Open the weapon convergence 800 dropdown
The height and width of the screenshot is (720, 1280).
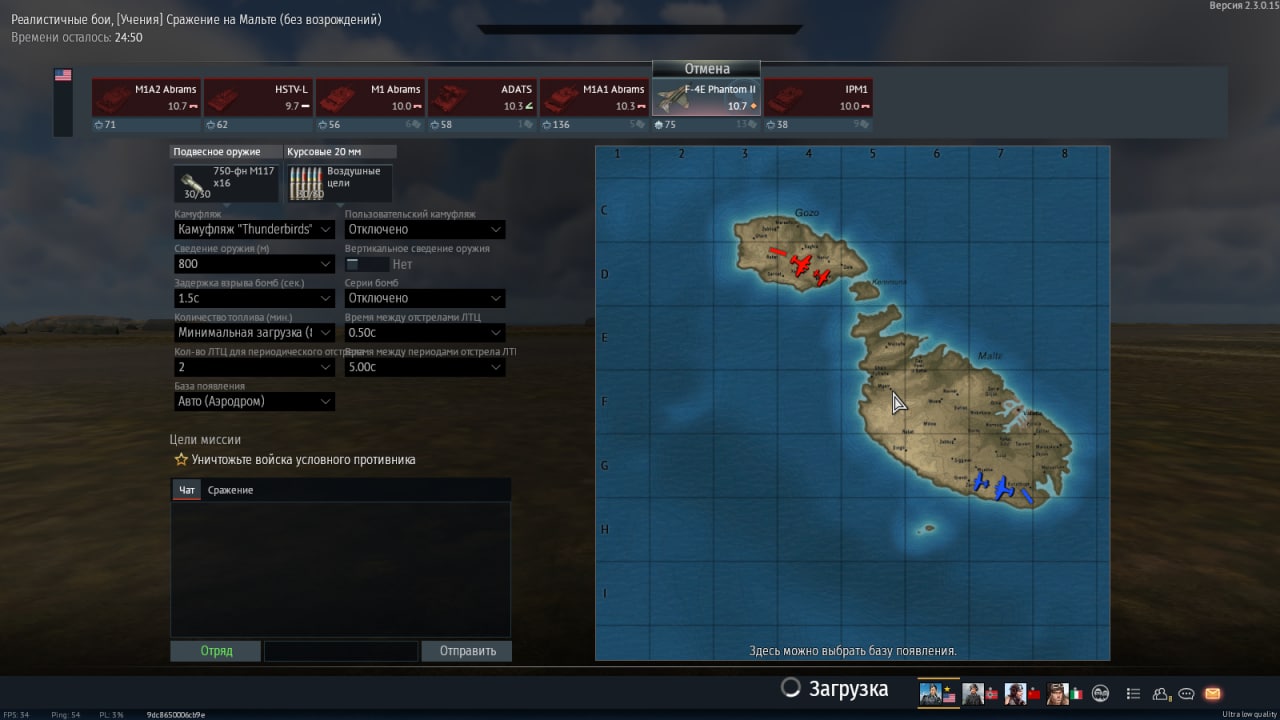tap(255, 264)
